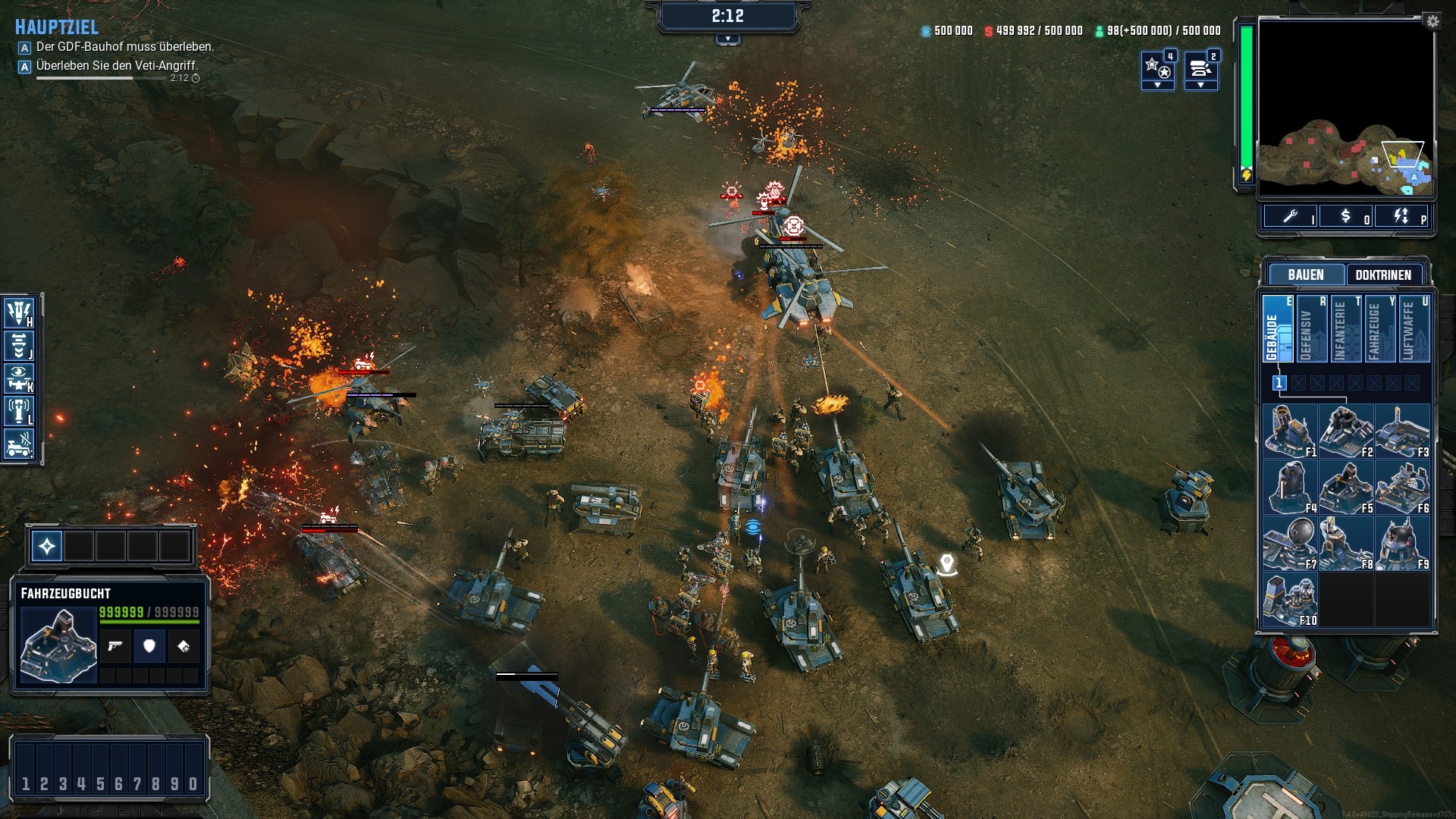Switch to the Doktrinen tab
The width and height of the screenshot is (1456, 819).
point(1383,275)
